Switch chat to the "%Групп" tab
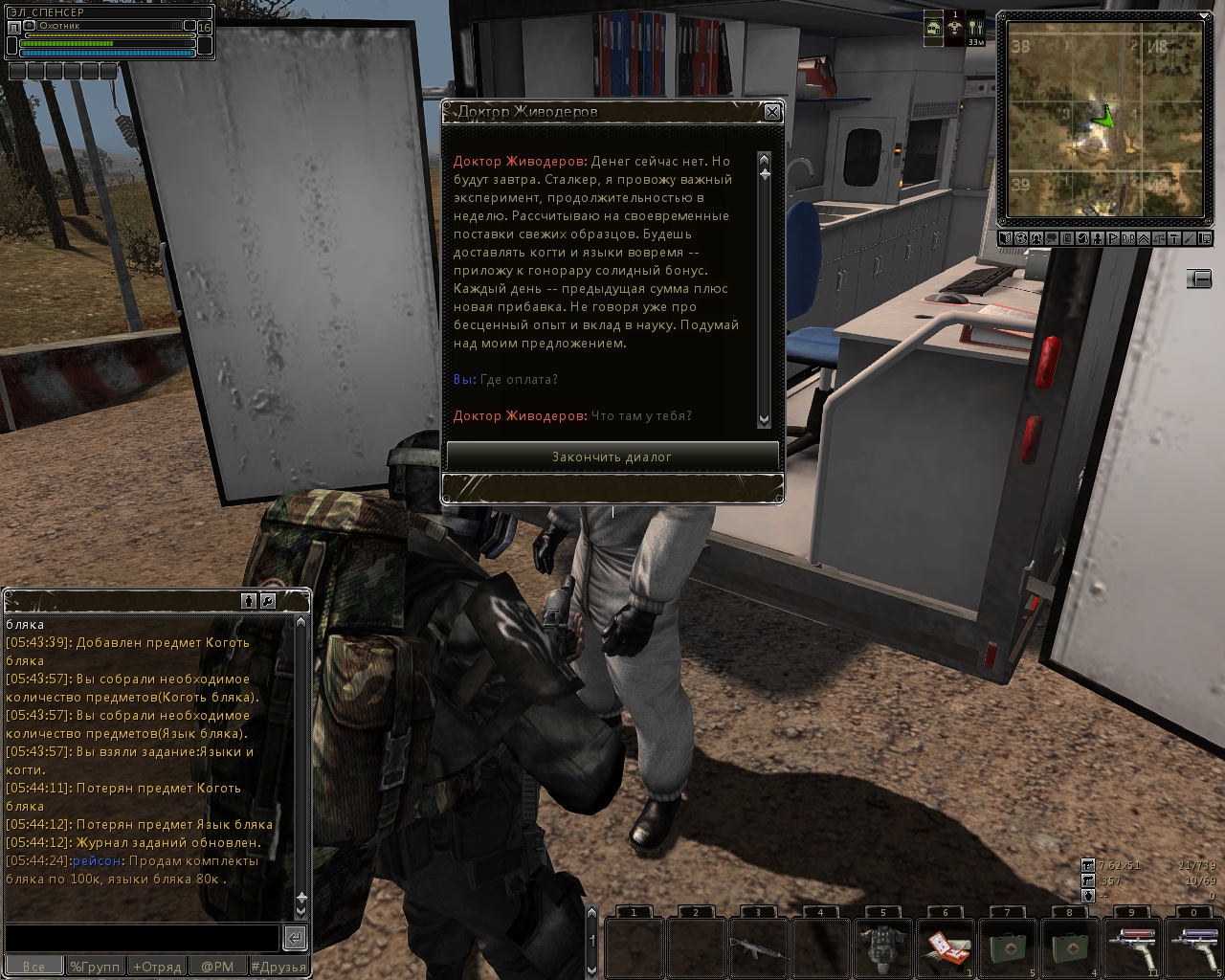Image resolution: width=1225 pixels, height=980 pixels. pos(95,967)
